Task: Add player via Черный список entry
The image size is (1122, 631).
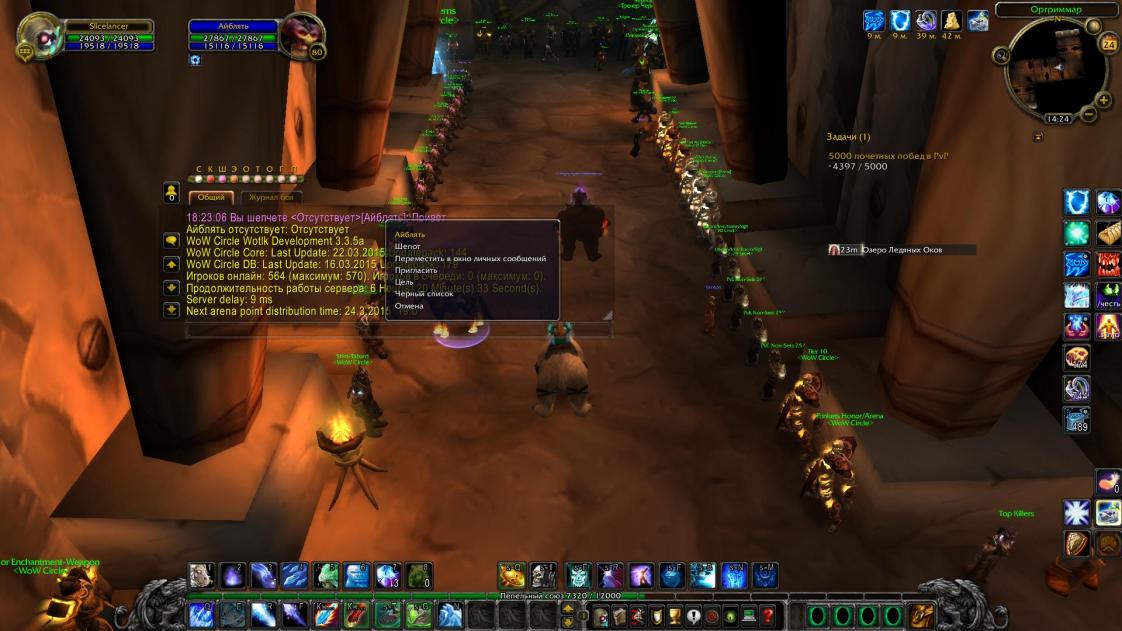Action: [424, 294]
